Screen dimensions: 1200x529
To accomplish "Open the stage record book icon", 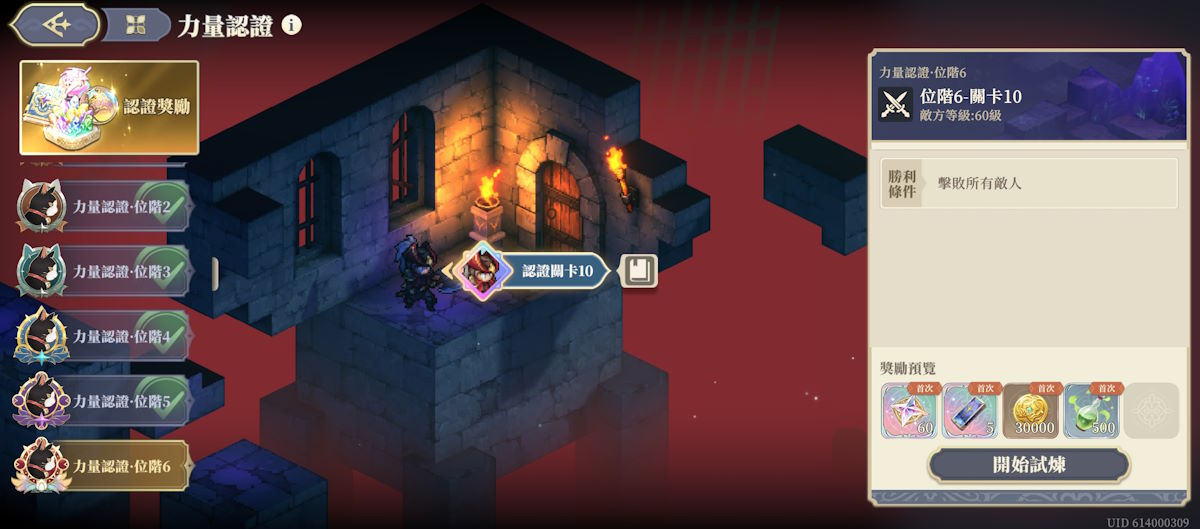I will click(x=639, y=270).
